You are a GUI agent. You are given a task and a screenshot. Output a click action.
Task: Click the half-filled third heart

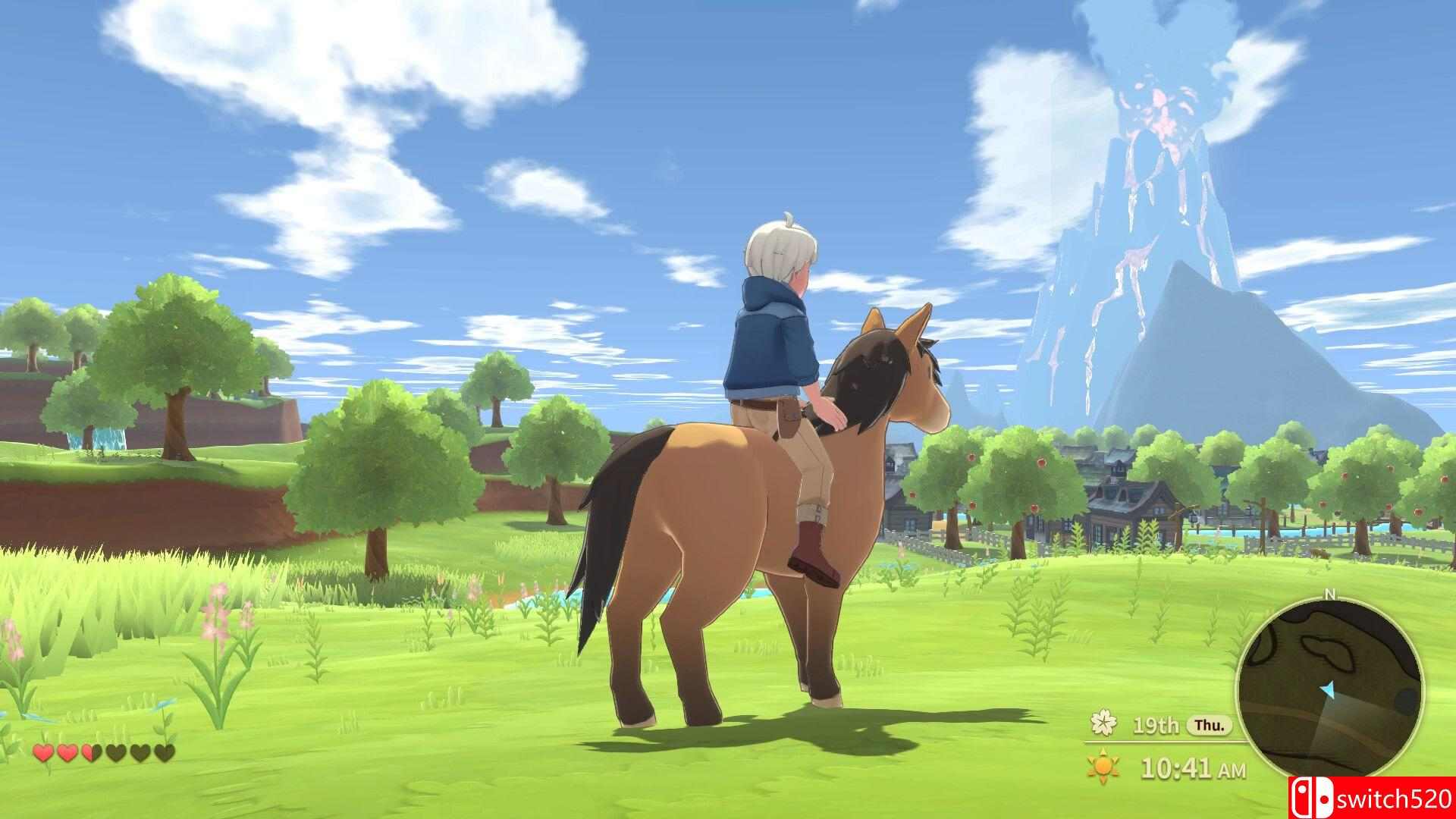pos(92,752)
